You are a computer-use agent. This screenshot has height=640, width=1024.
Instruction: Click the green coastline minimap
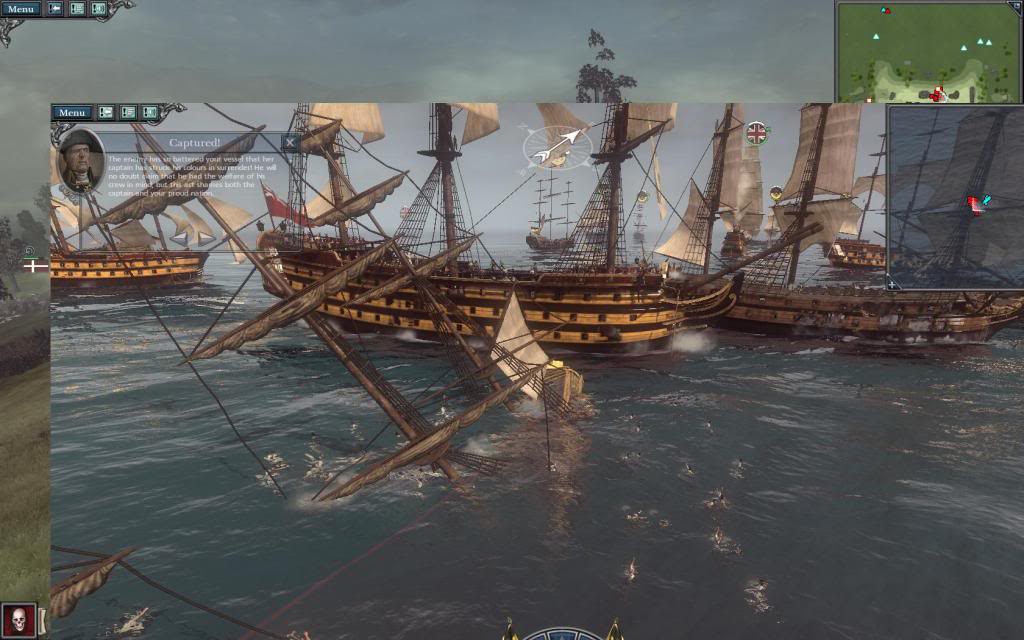928,52
